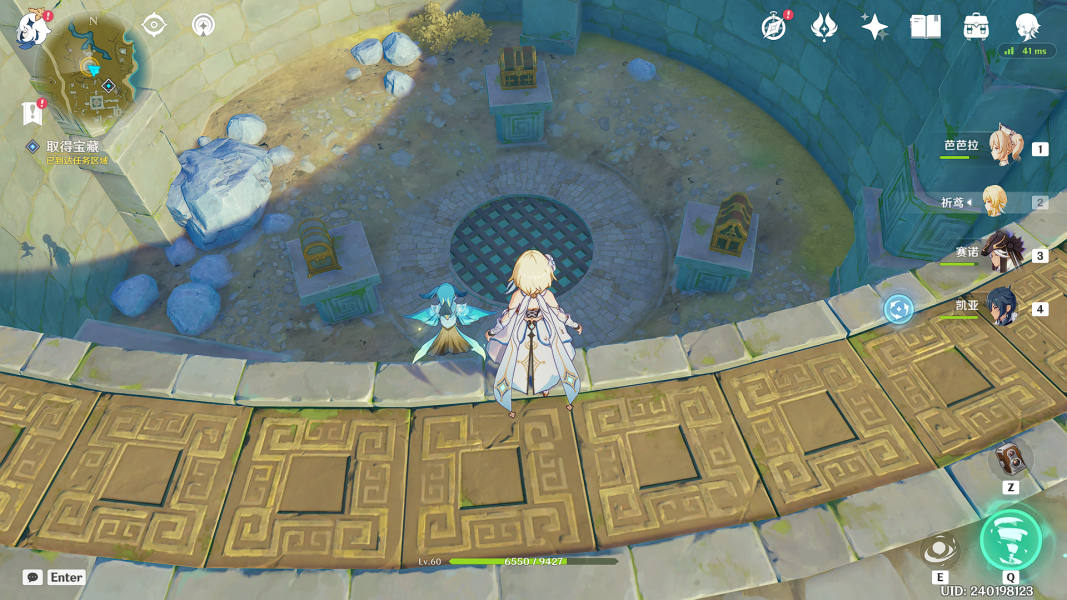Open the adventurer handbook book icon
Image resolution: width=1067 pixels, height=600 pixels.
click(925, 27)
